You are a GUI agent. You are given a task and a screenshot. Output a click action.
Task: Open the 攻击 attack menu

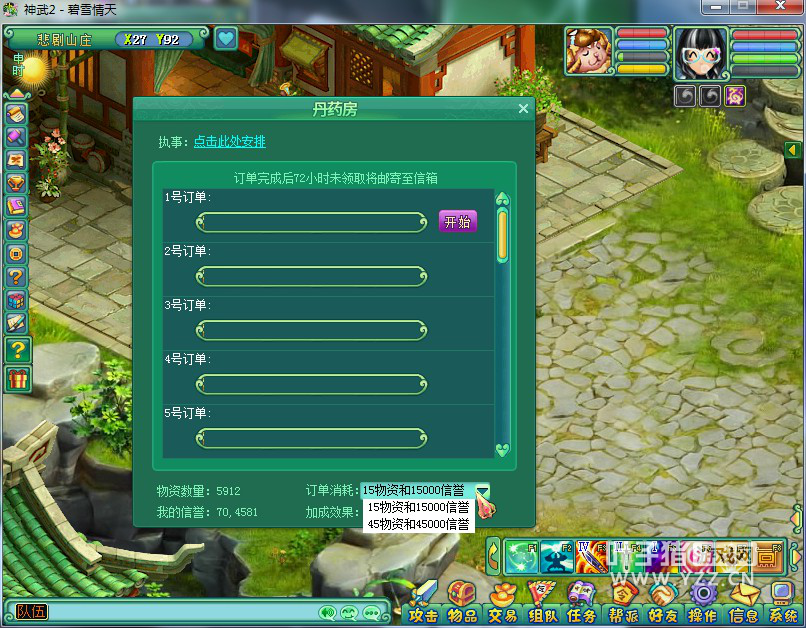(x=424, y=601)
